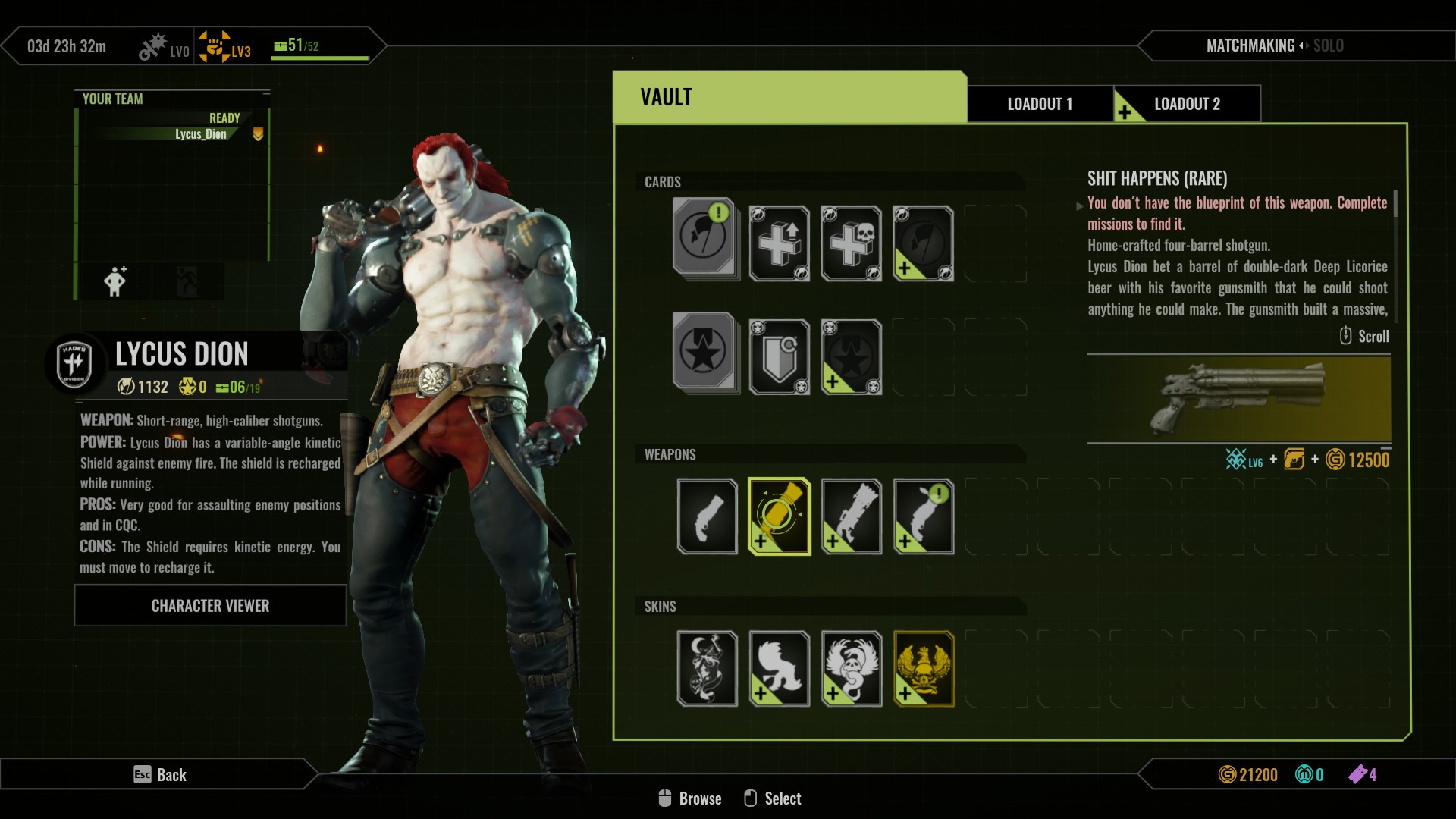Screen dimensions: 1456x819
Task: Select the golden eagle skull skin
Action: click(x=923, y=668)
